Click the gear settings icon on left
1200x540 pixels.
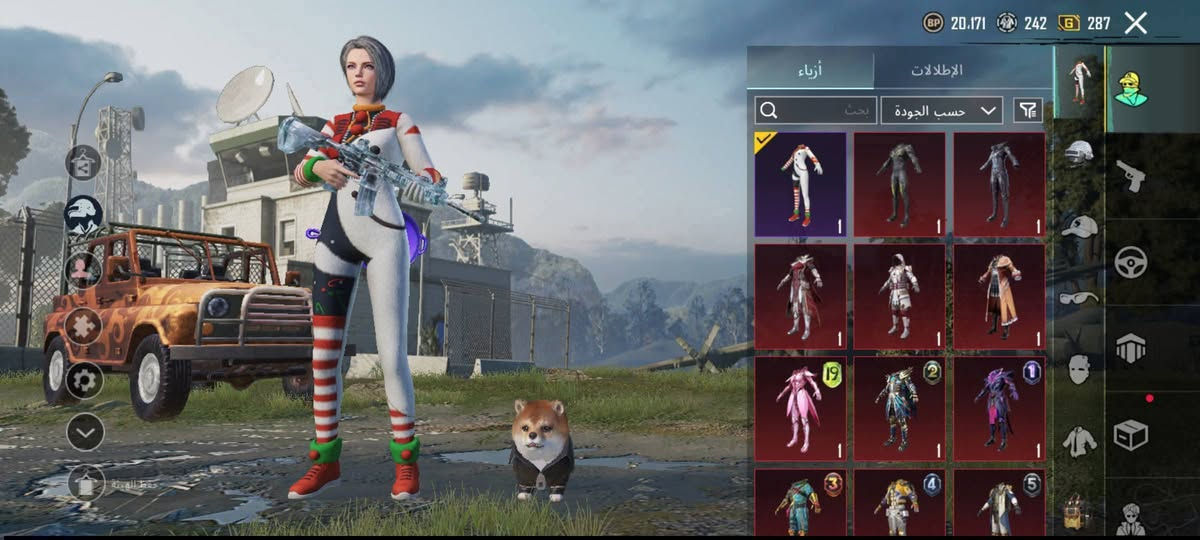point(84,380)
